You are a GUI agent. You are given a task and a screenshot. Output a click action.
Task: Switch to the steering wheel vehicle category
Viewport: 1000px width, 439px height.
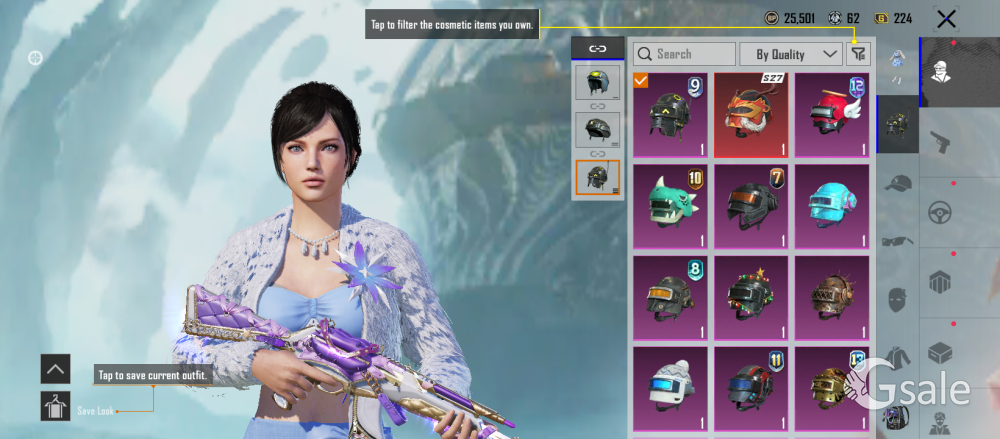tap(940, 212)
